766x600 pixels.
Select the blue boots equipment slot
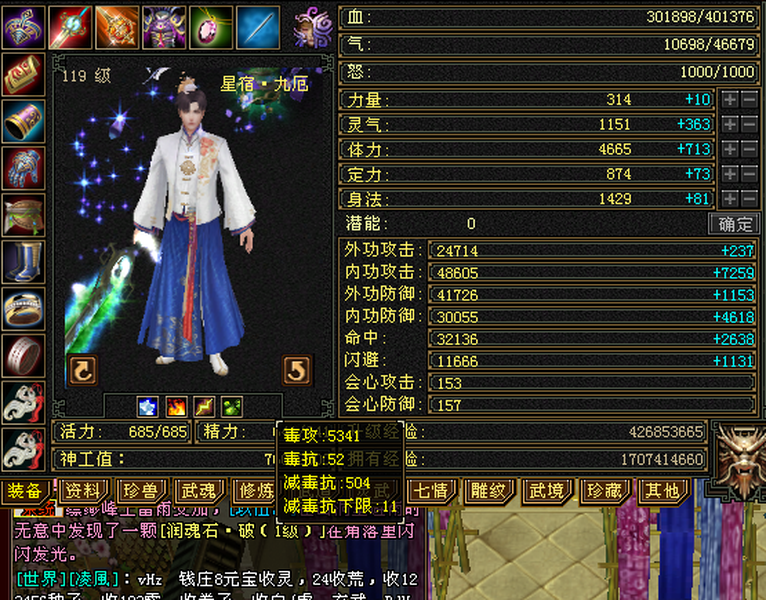coord(23,261)
